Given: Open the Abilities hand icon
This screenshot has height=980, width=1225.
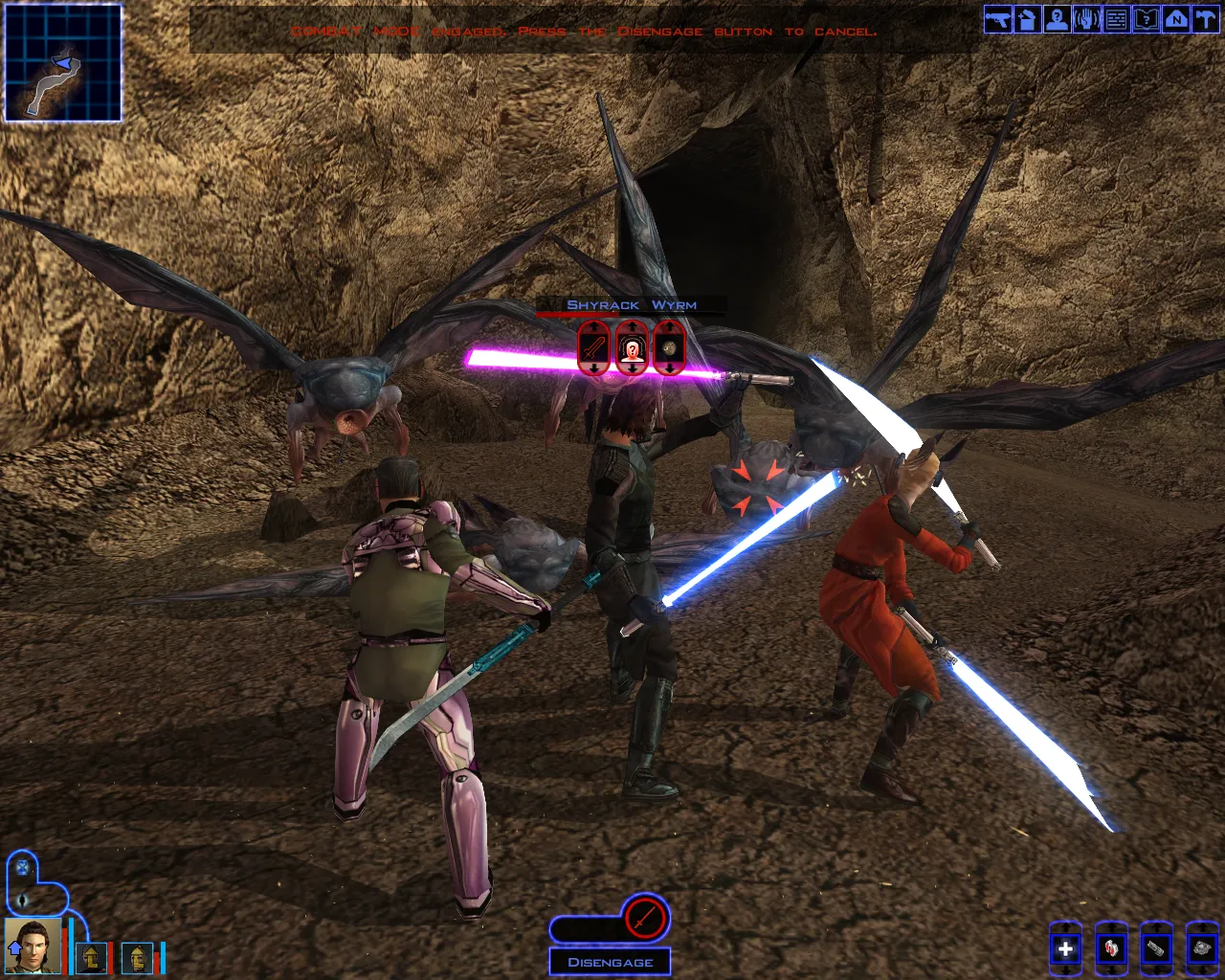Looking at the screenshot, I should click(1087, 20).
